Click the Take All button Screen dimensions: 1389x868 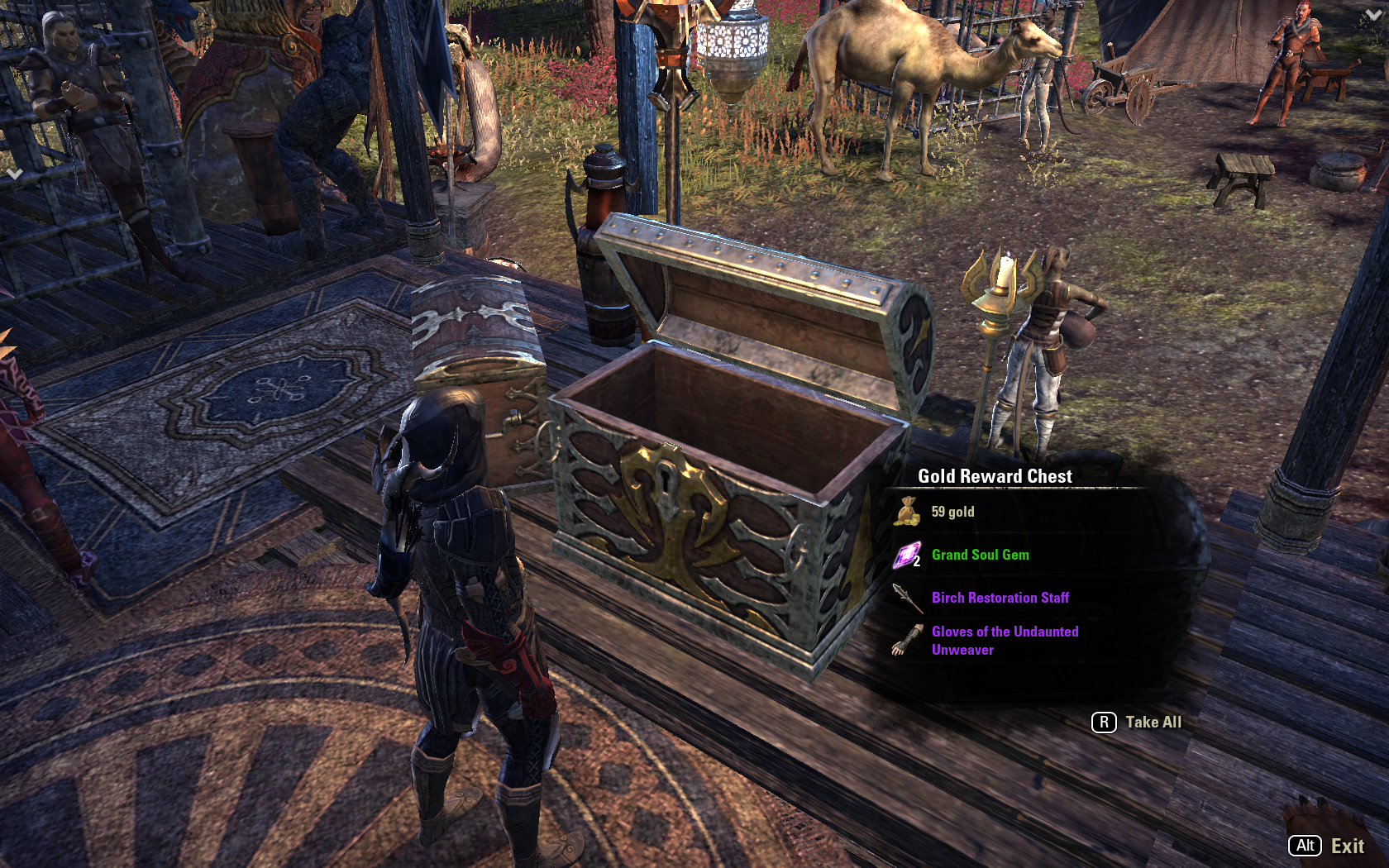[x=1138, y=723]
